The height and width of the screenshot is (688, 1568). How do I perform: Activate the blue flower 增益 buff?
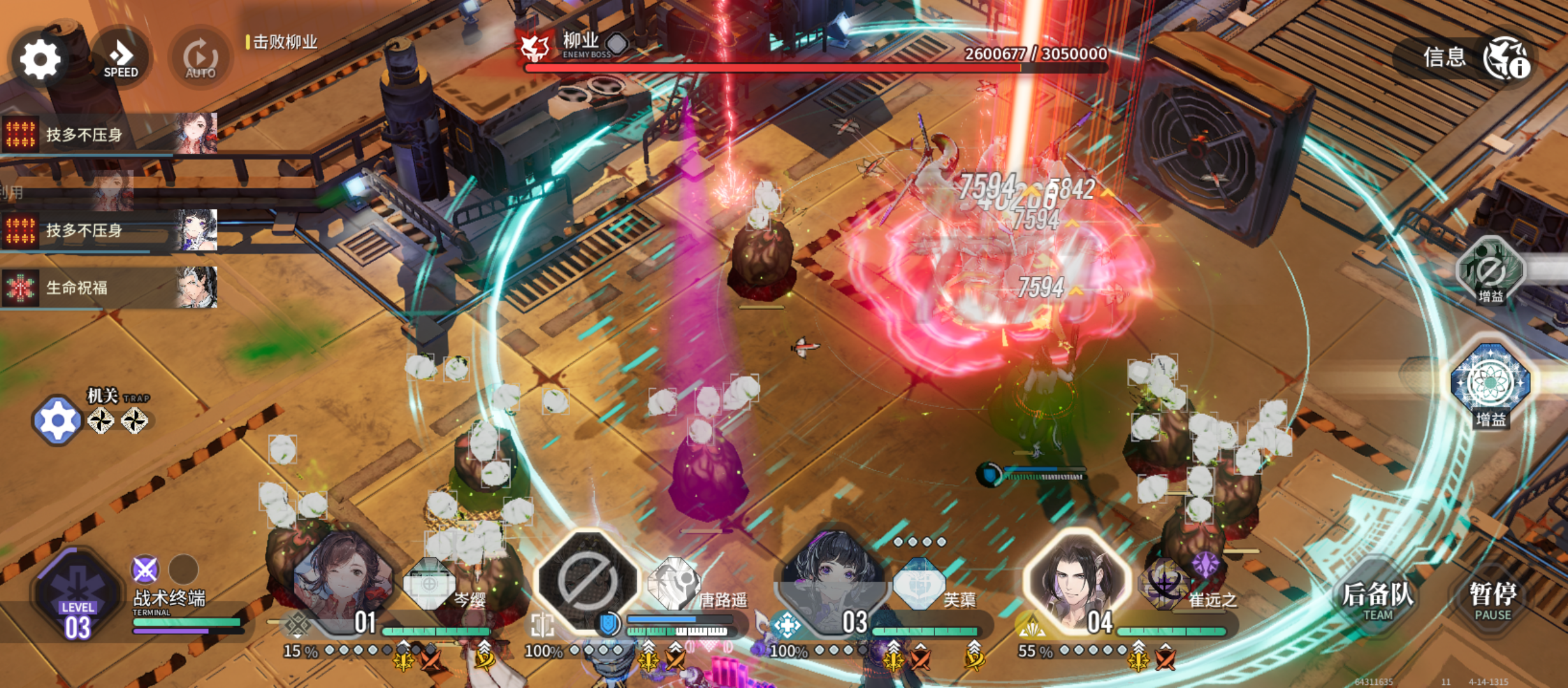point(1490,383)
